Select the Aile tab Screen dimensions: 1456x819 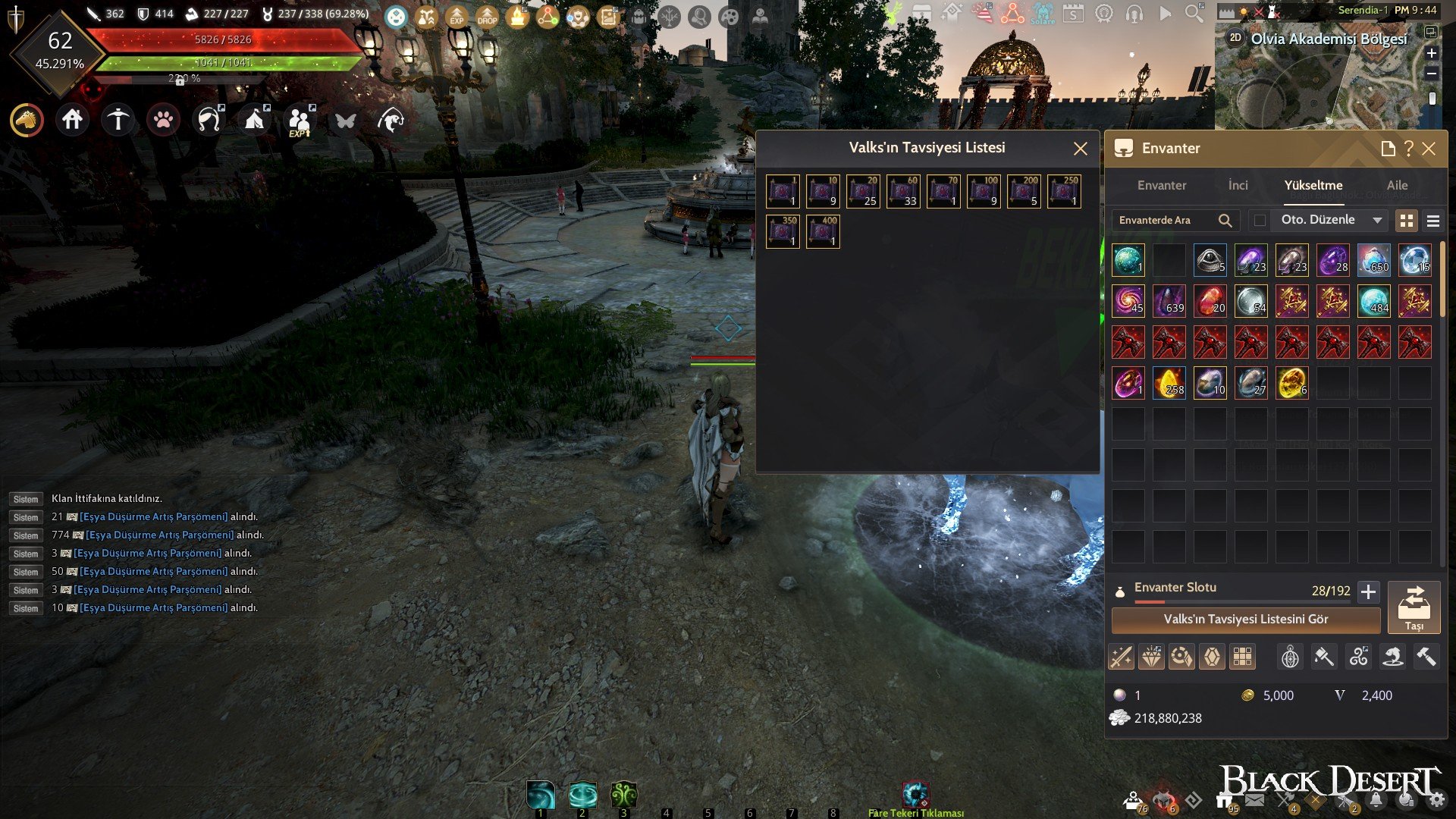point(1397,185)
